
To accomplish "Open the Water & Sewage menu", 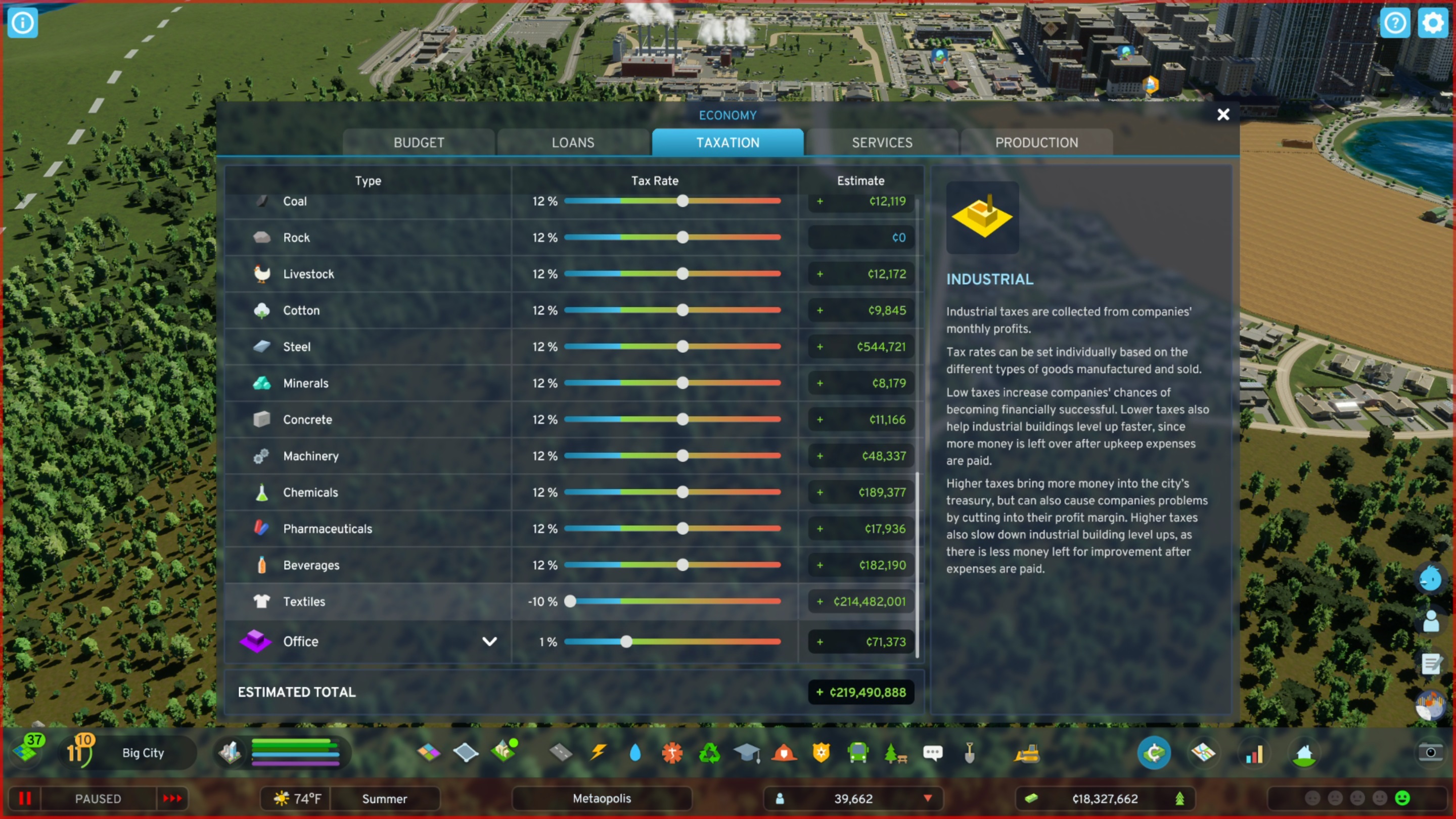I will 635,753.
